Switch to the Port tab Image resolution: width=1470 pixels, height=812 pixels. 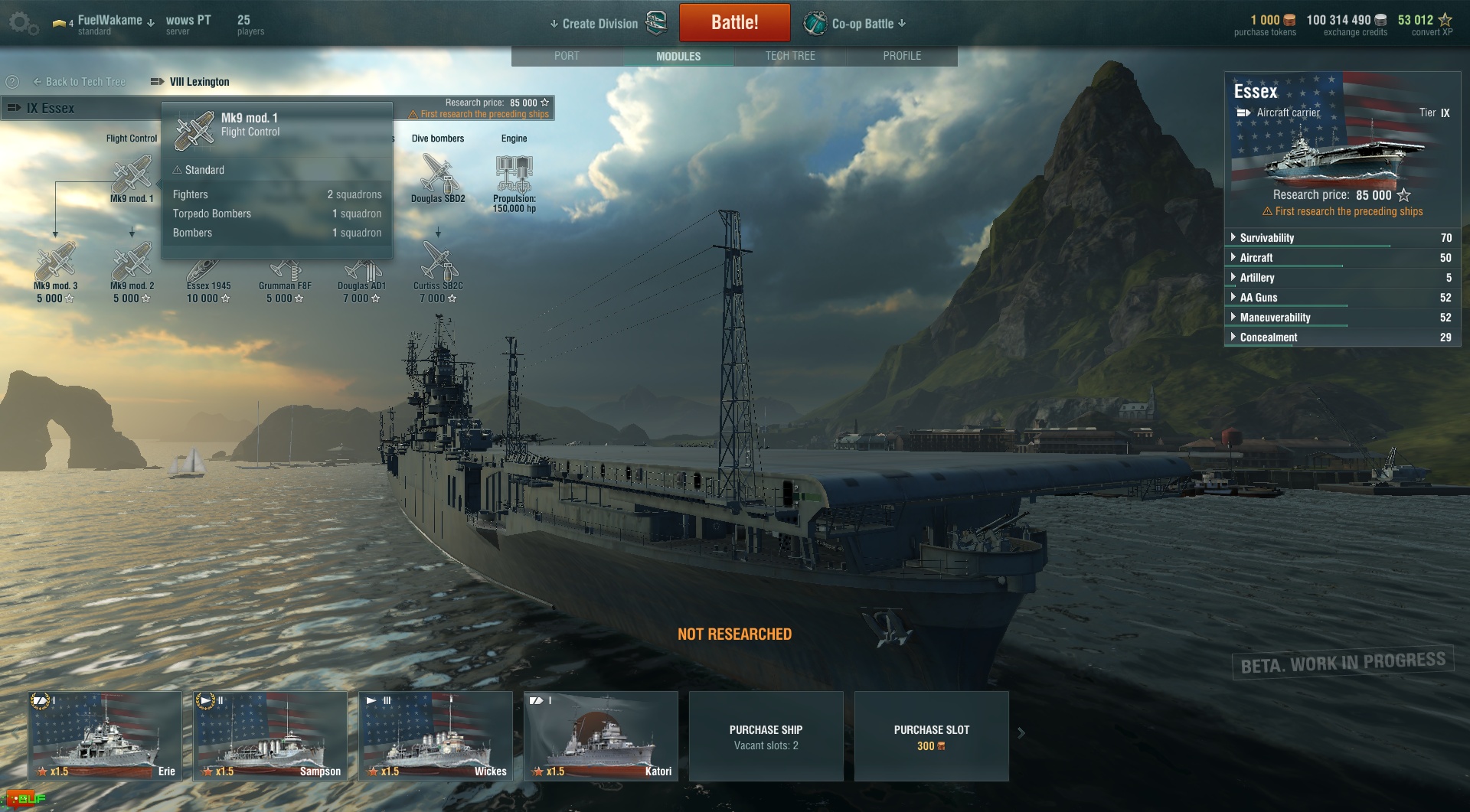[567, 56]
